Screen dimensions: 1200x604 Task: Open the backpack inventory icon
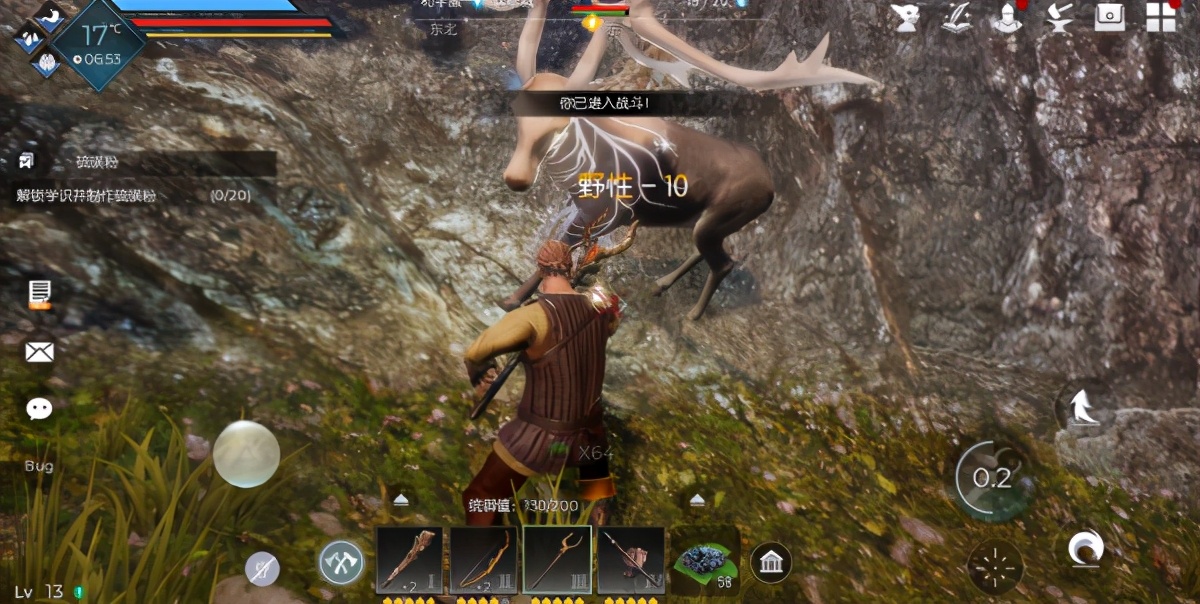coord(1110,17)
